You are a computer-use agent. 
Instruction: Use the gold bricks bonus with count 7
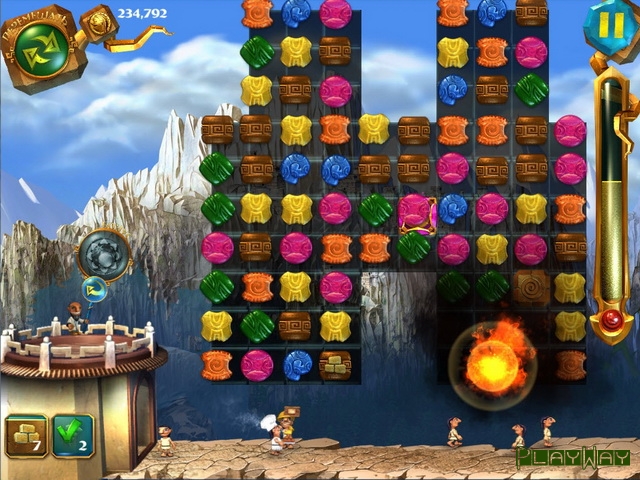(25, 434)
